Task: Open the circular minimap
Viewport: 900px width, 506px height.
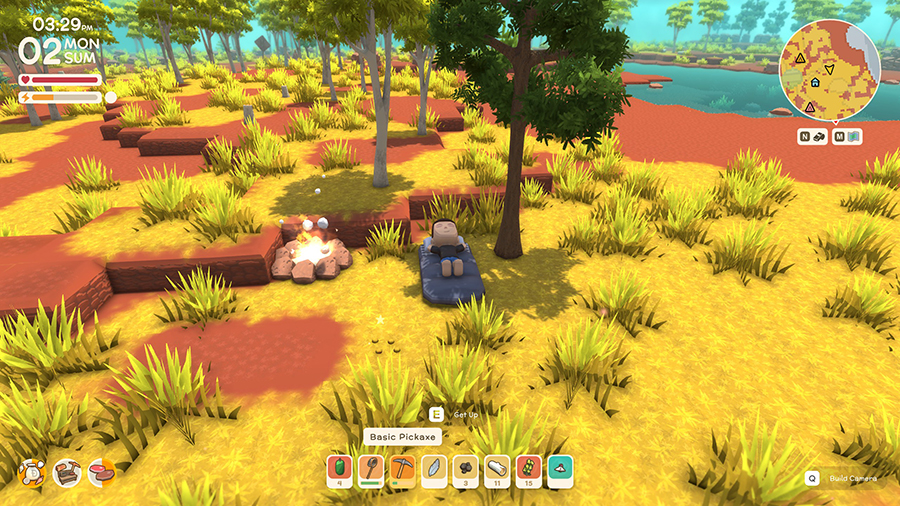Action: (x=829, y=68)
